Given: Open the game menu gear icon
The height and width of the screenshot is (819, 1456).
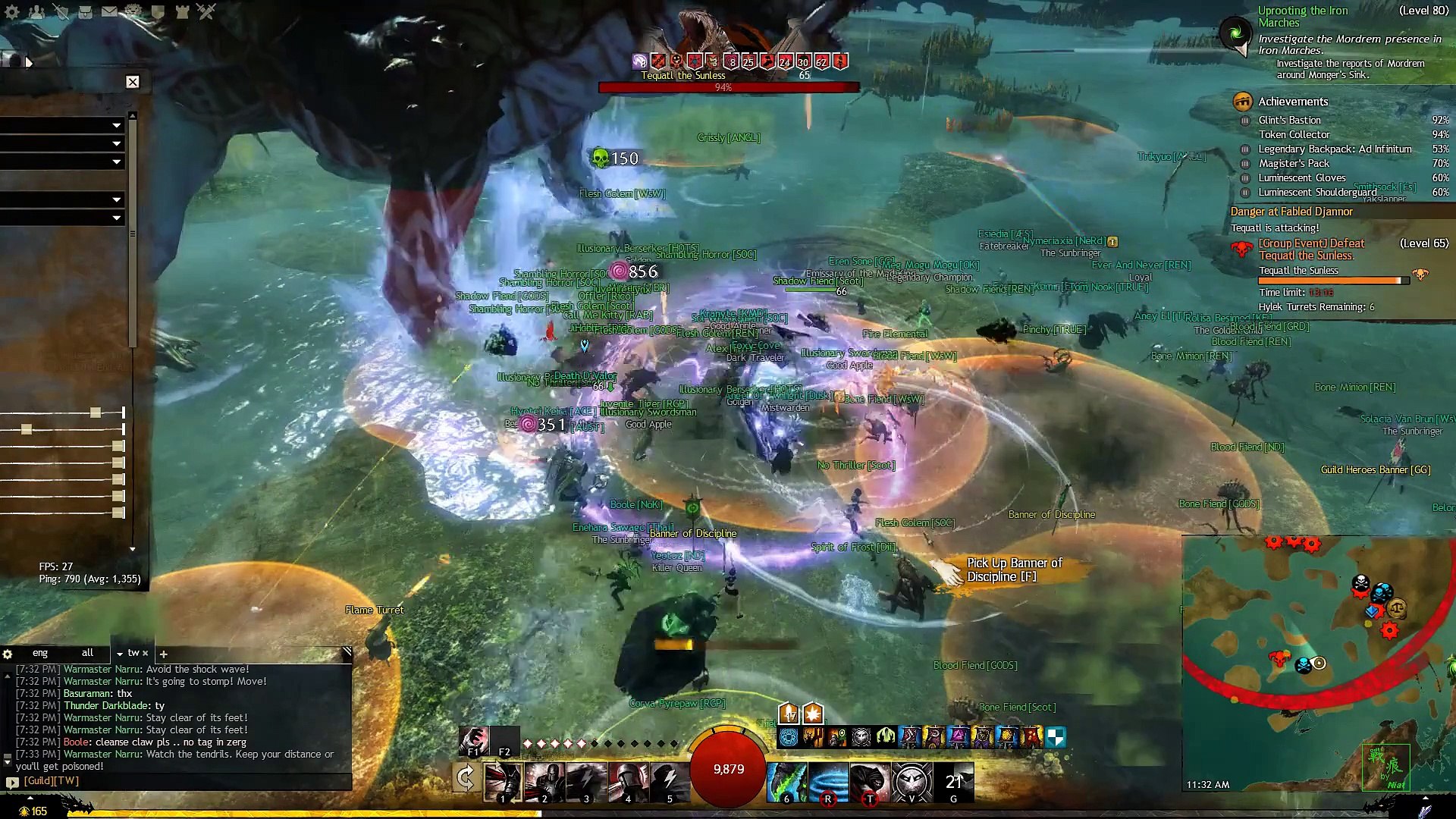Looking at the screenshot, I should [12, 11].
